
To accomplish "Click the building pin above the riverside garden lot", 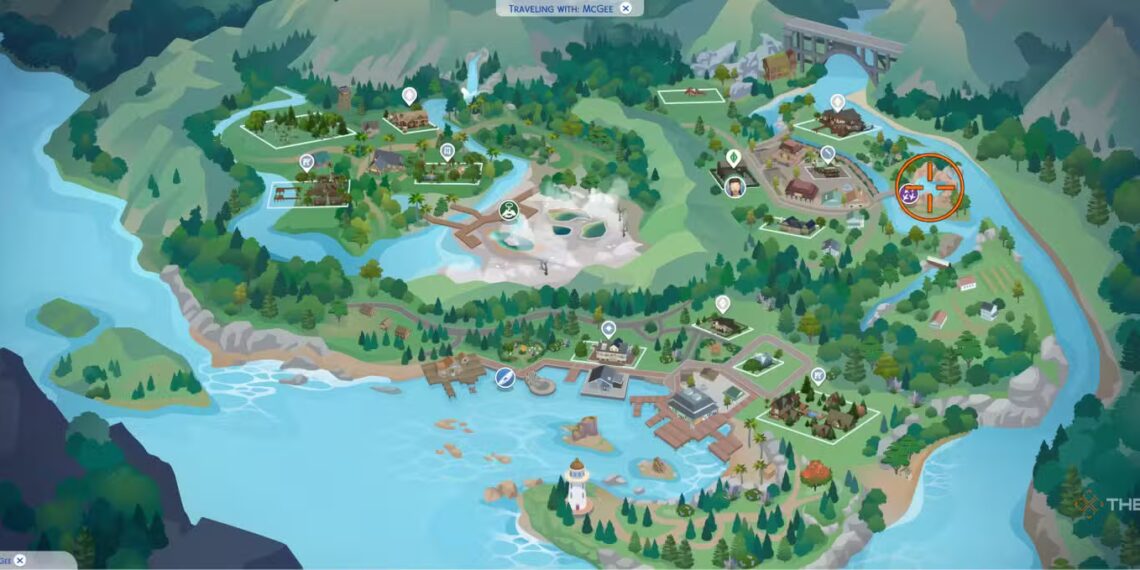I will click(x=447, y=151).
